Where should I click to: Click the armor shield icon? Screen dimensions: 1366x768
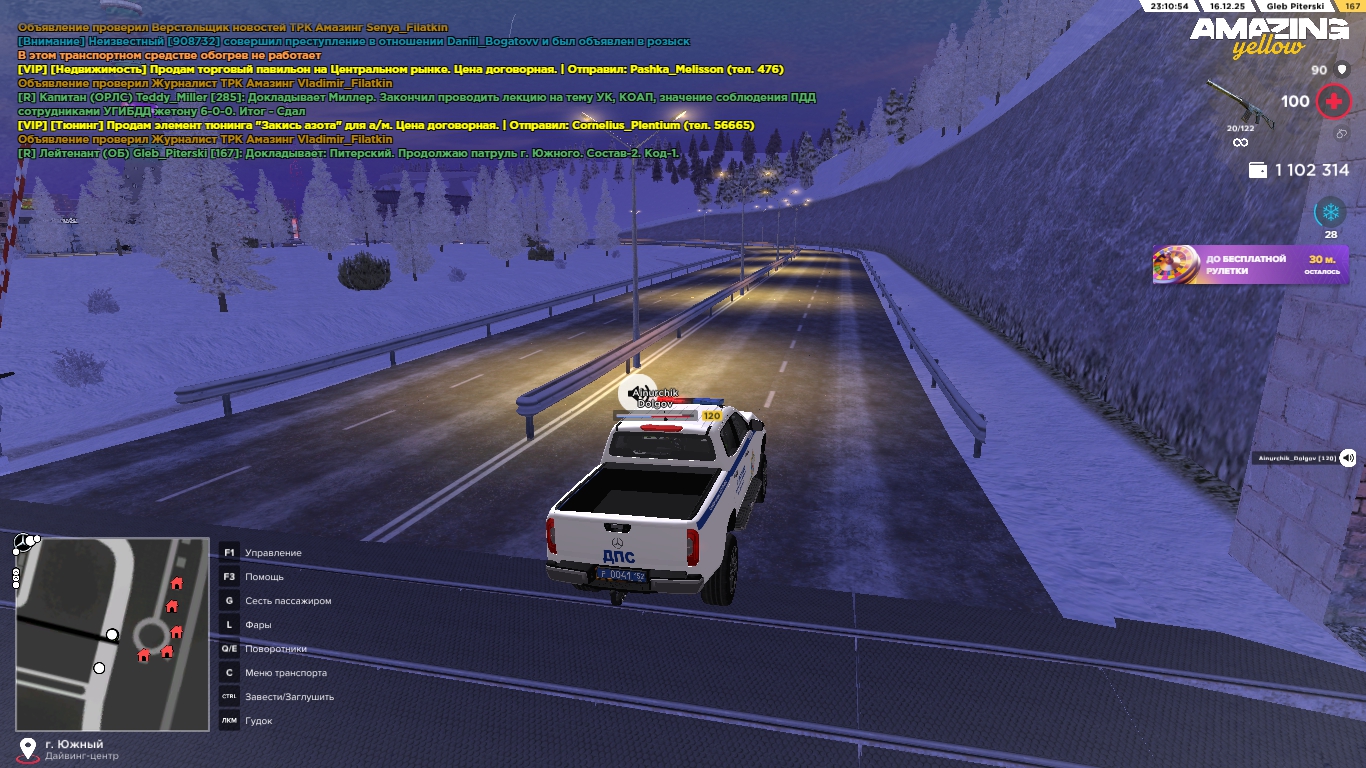tap(1343, 70)
